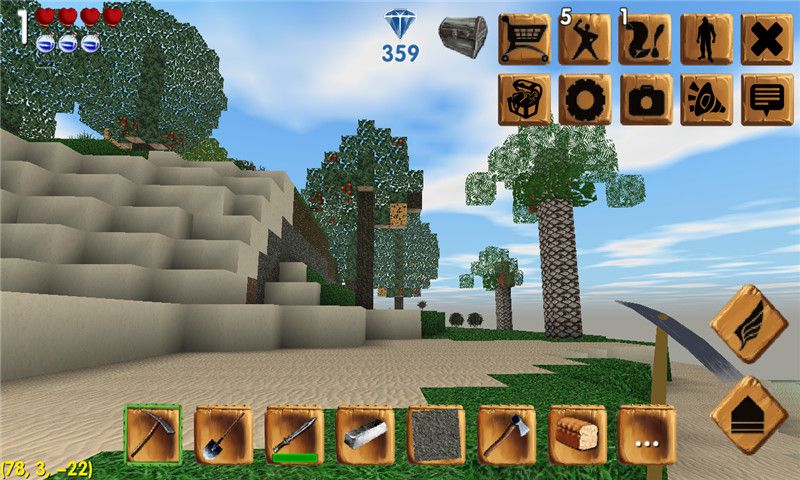Open the quest scroll and quill button

[x=646, y=39]
